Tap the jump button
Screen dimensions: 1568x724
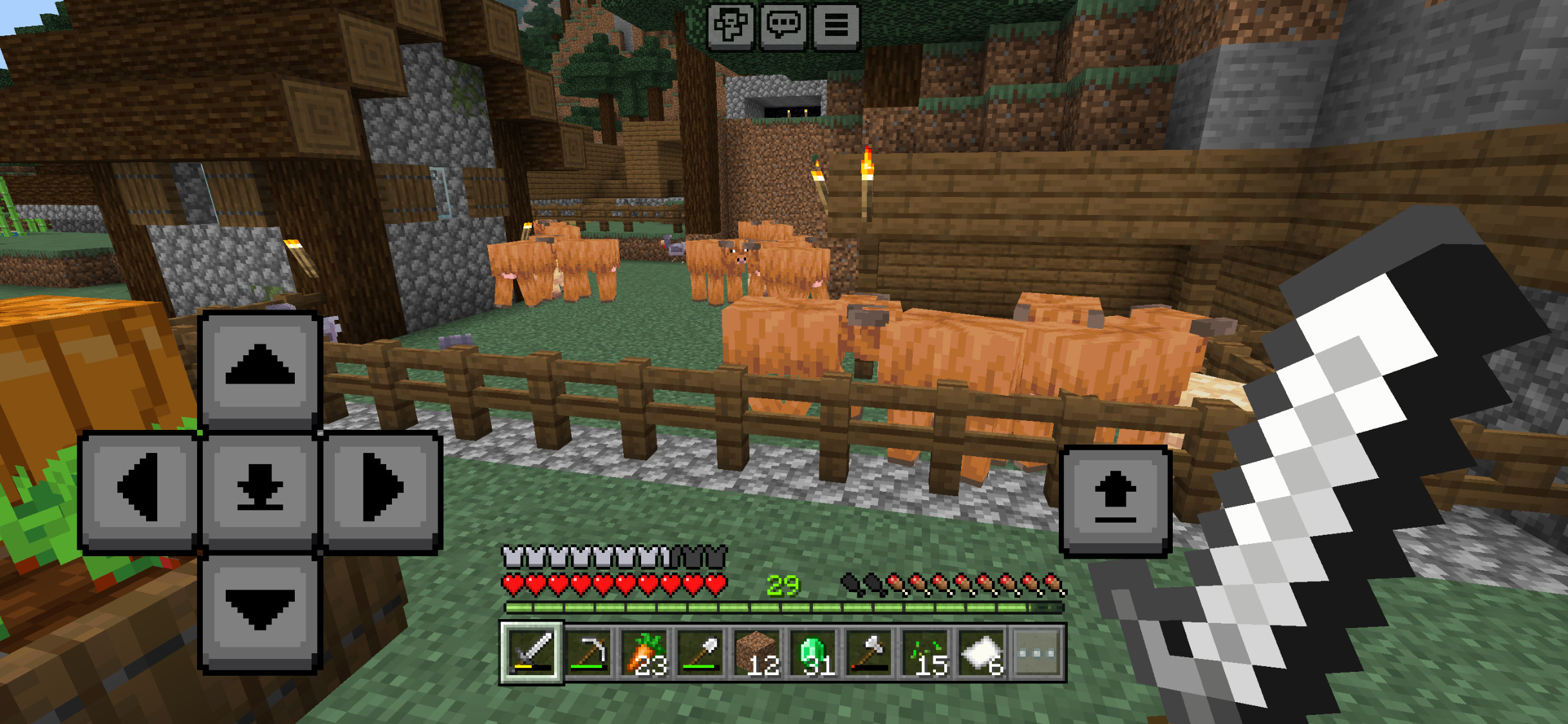pyautogui.click(x=1115, y=500)
